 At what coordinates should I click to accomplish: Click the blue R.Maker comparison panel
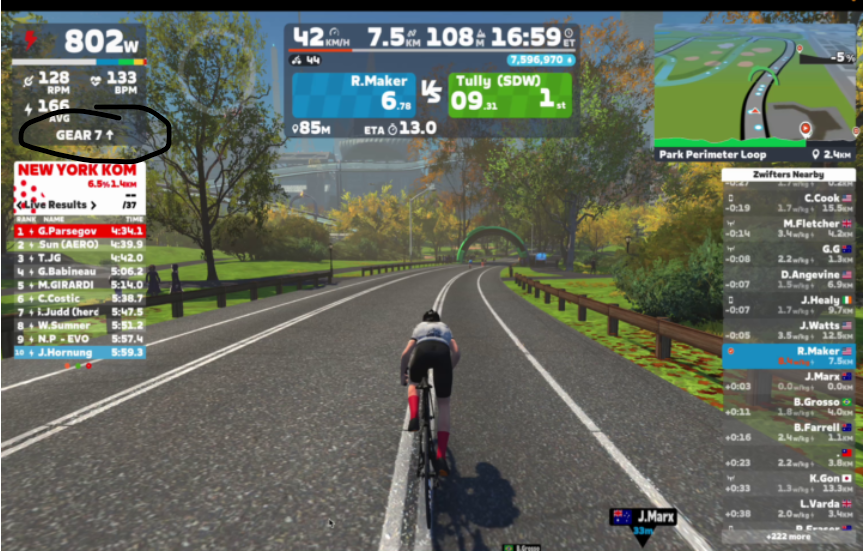[x=351, y=93]
